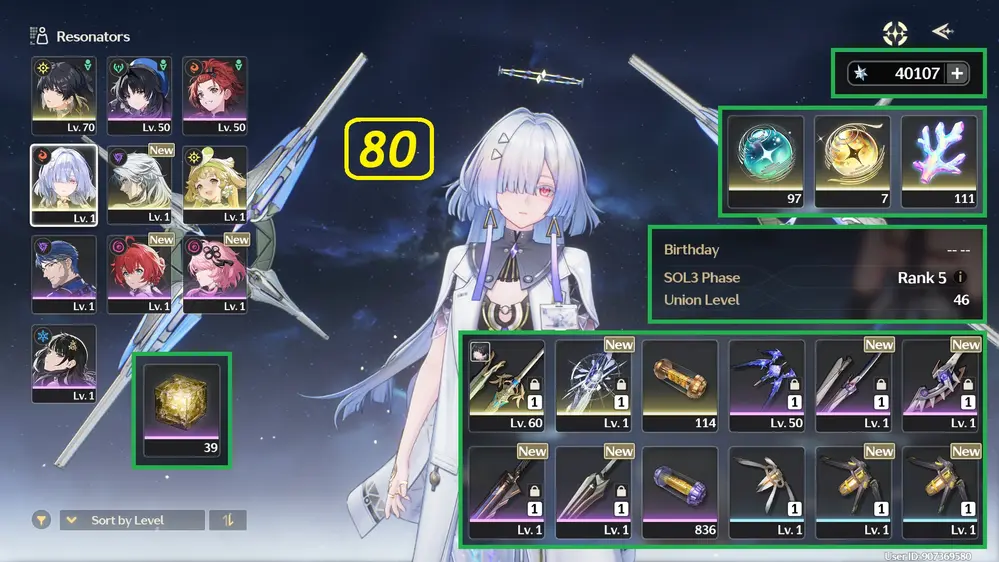
Task: Show info for SOL3 Phase Rank 5
Action: [961, 278]
